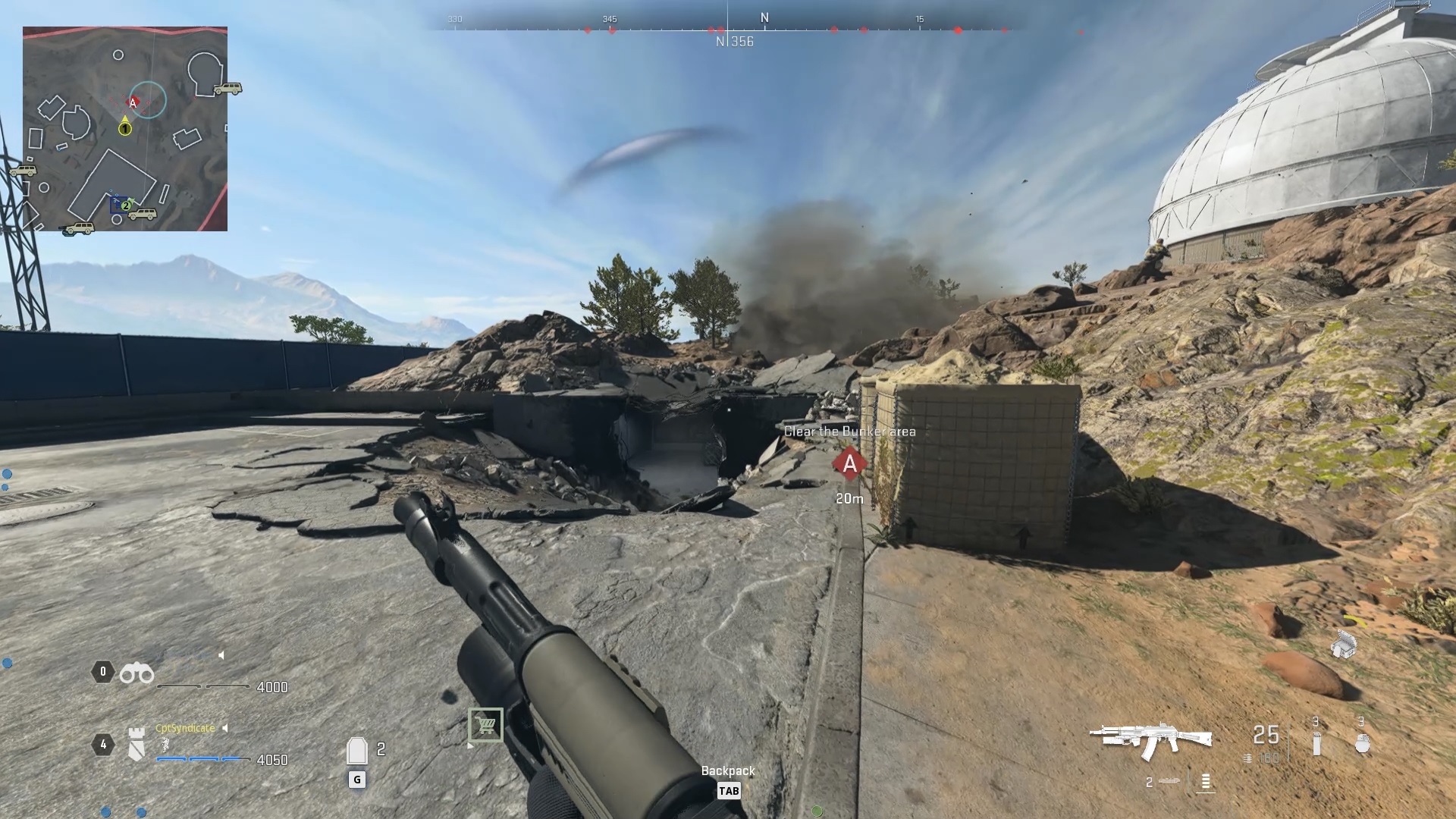Image resolution: width=1456 pixels, height=819 pixels.
Task: Open the buy station shopping cart icon
Action: 486,725
